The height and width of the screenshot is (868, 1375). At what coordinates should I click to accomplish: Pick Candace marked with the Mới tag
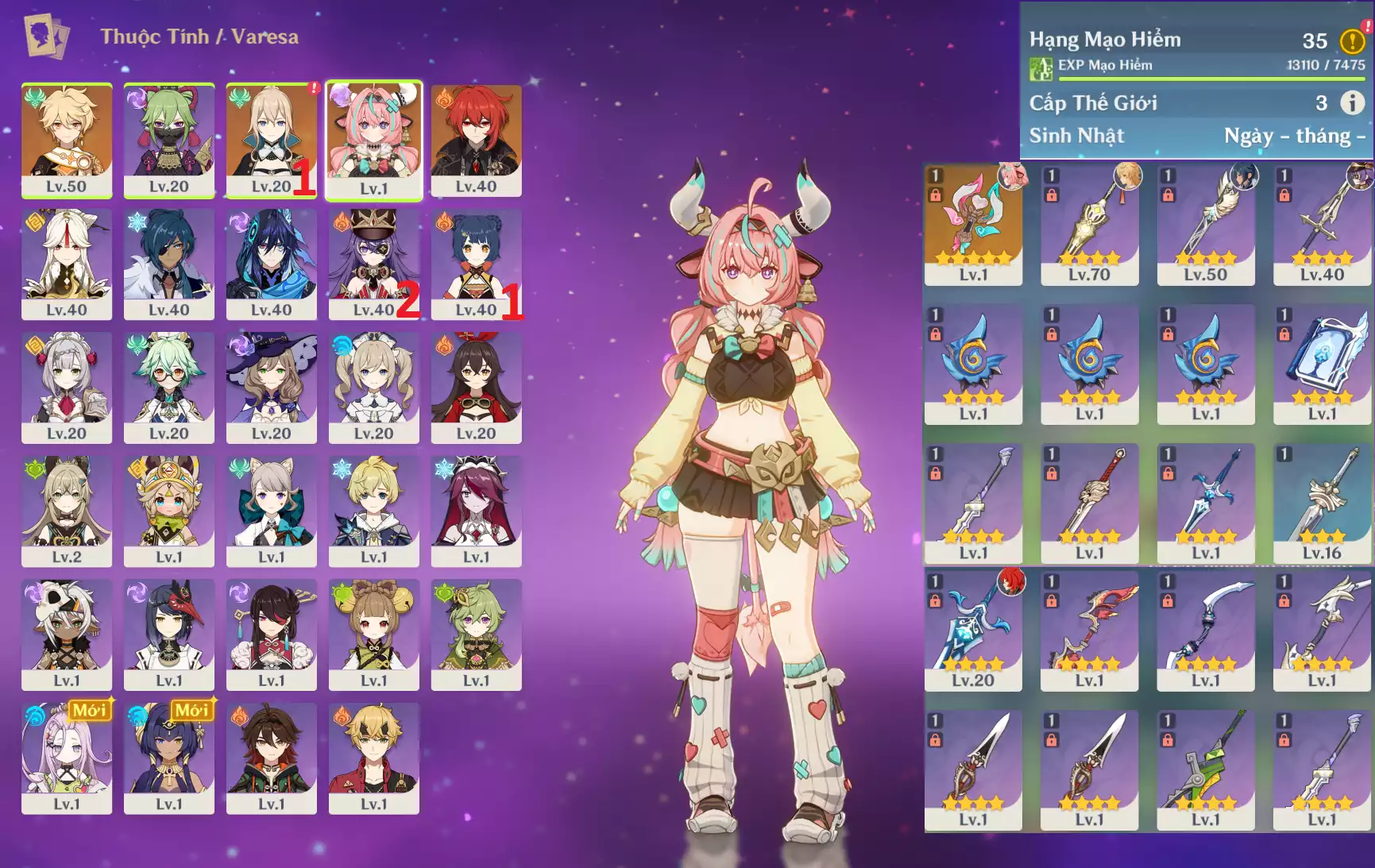(169, 758)
